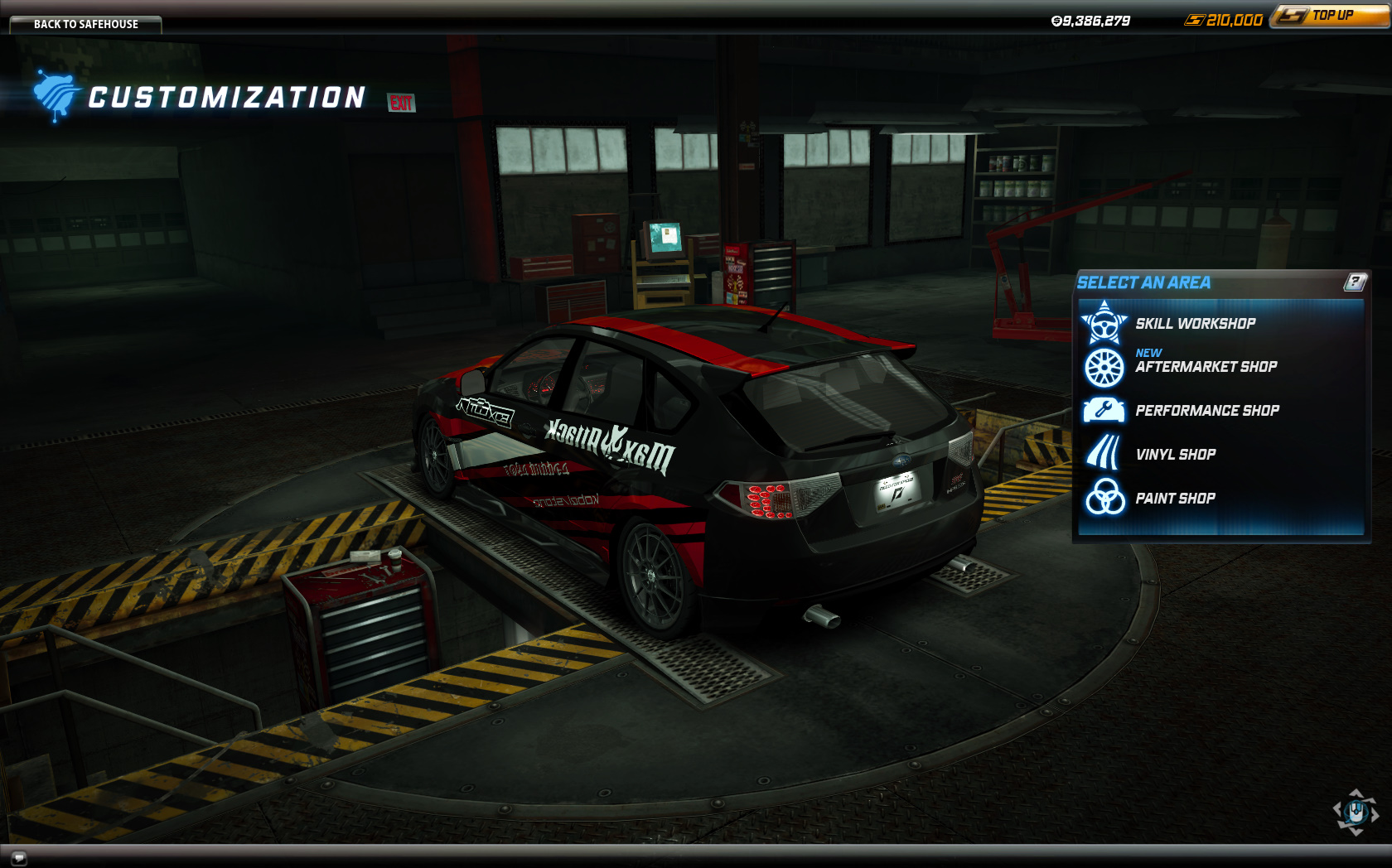Enter the Aftermarket Shop
Screen dimensions: 1392x868
coord(1205,367)
